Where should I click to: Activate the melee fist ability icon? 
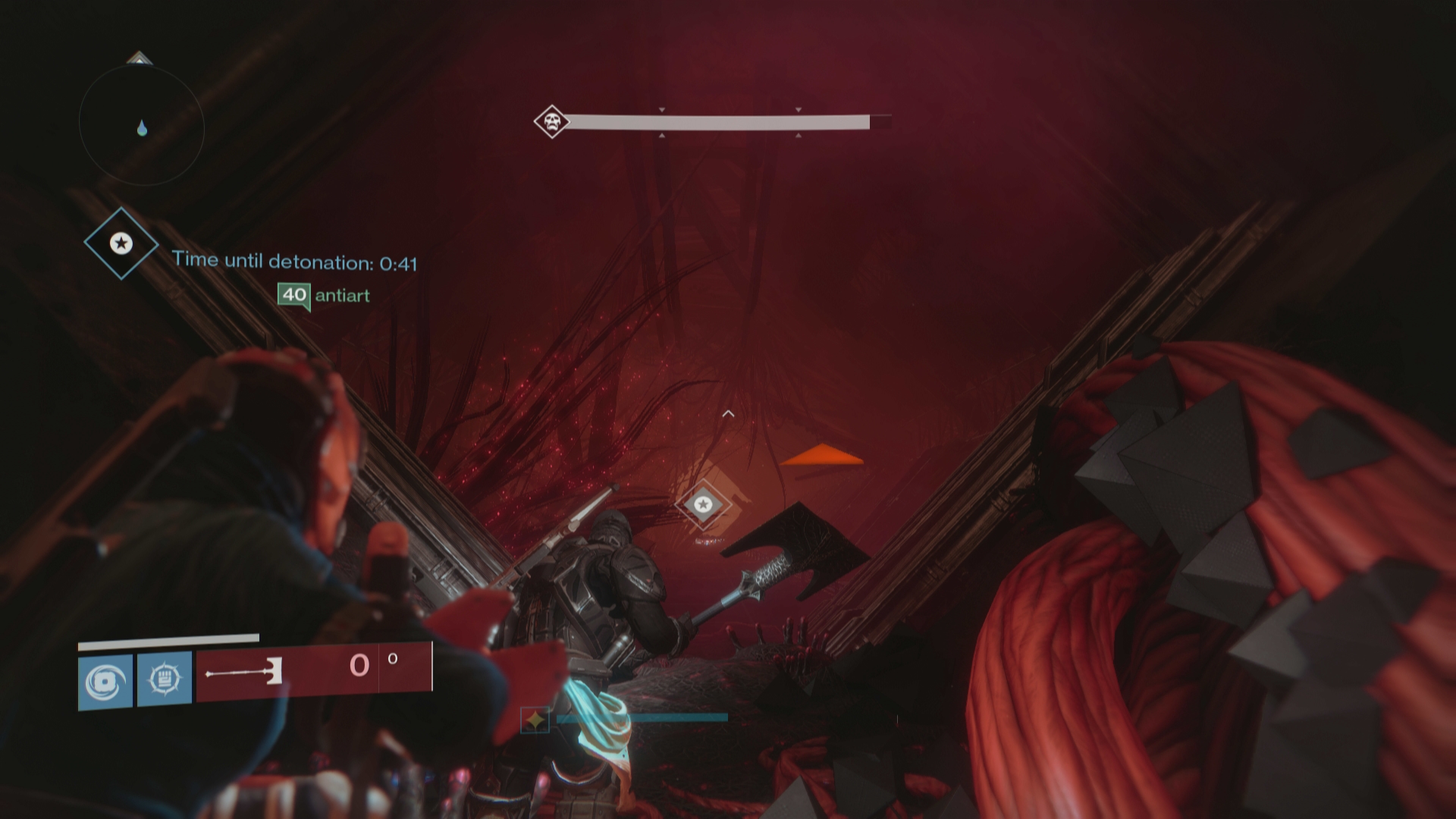[165, 678]
